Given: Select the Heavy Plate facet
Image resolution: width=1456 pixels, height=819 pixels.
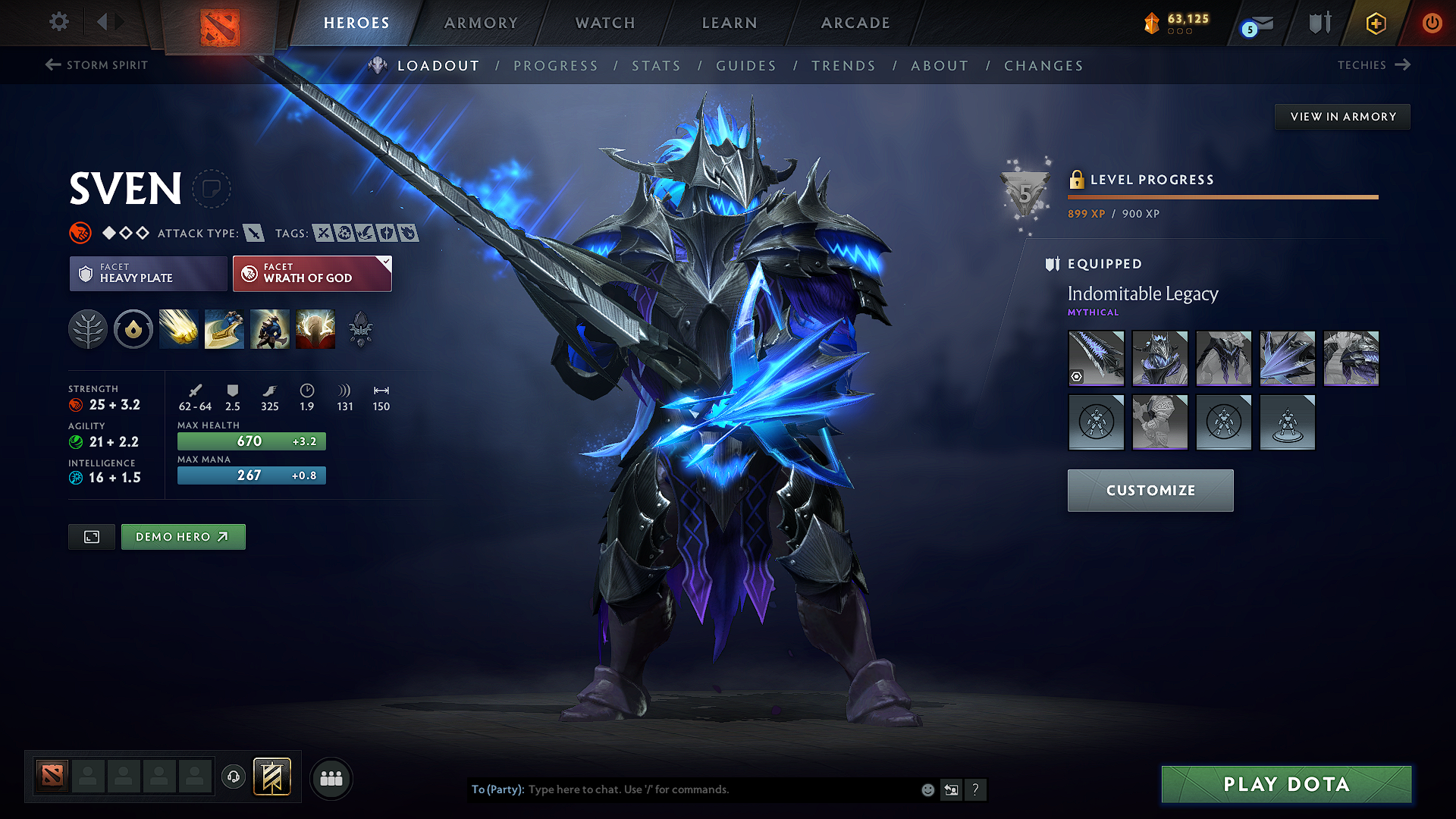Looking at the screenshot, I should [x=148, y=273].
